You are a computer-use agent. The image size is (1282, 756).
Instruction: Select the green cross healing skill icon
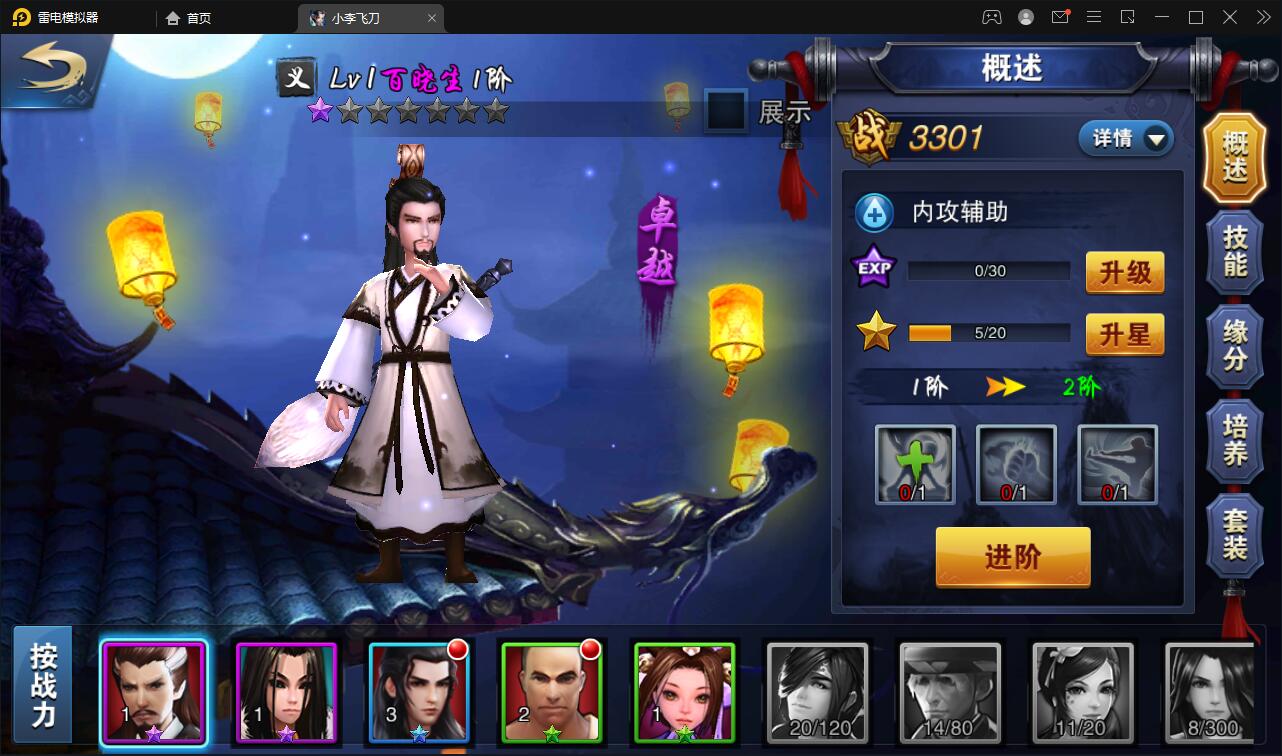coord(913,466)
